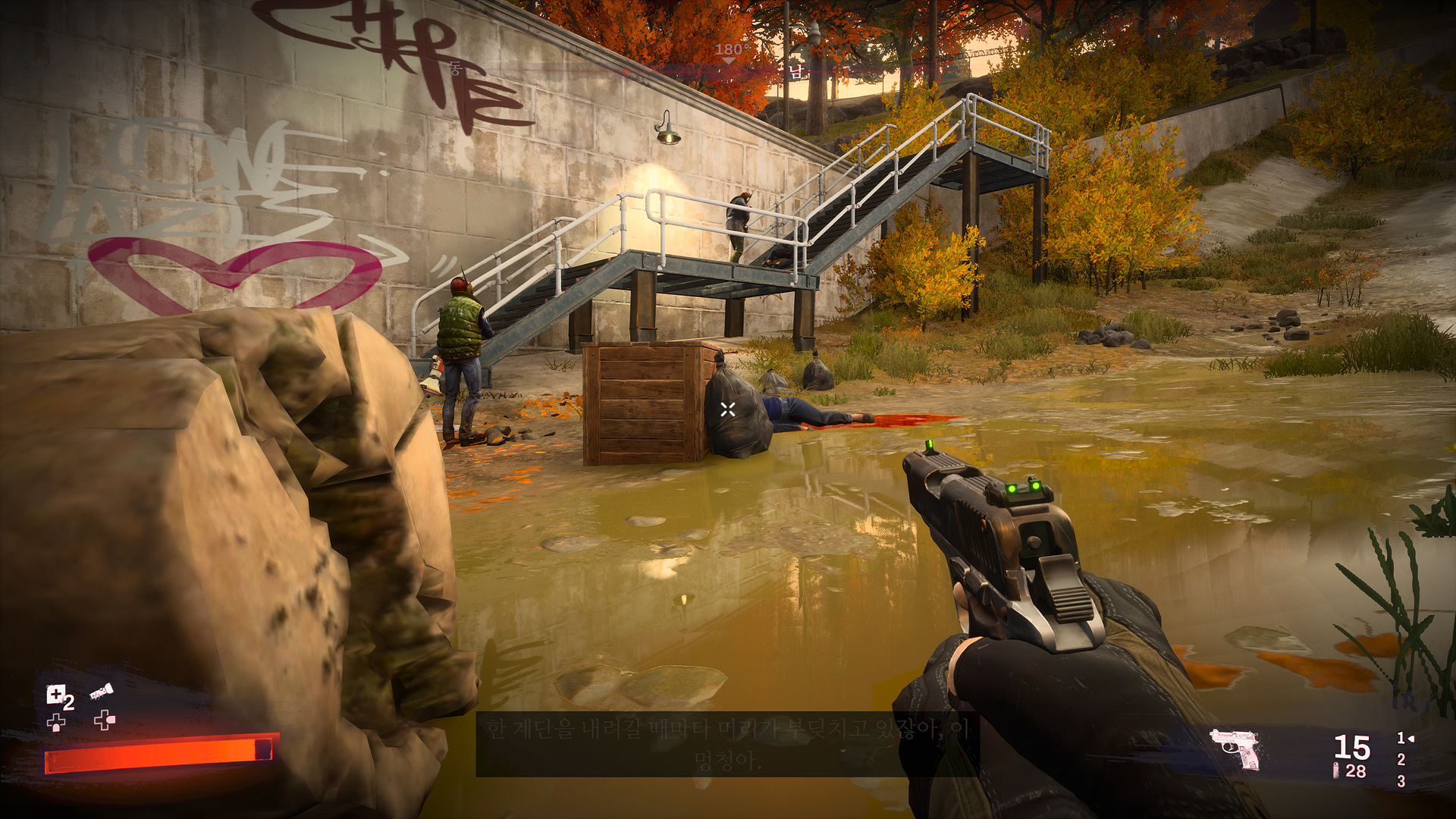
Task: Choose weapon slot number 1
Action: 1401,738
